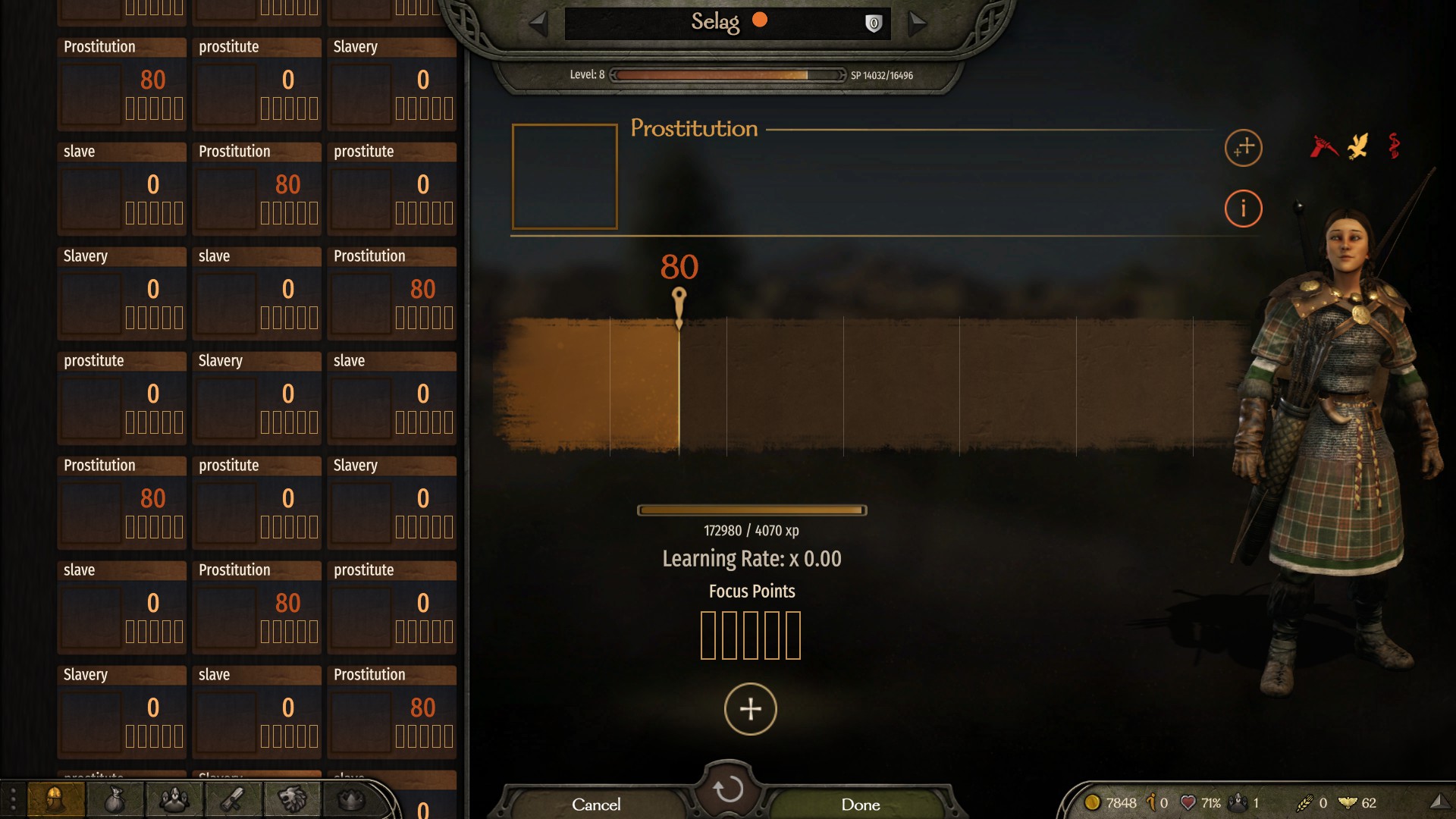Open the Quests scroll icon
This screenshot has height=819, width=1456.
(x=232, y=799)
